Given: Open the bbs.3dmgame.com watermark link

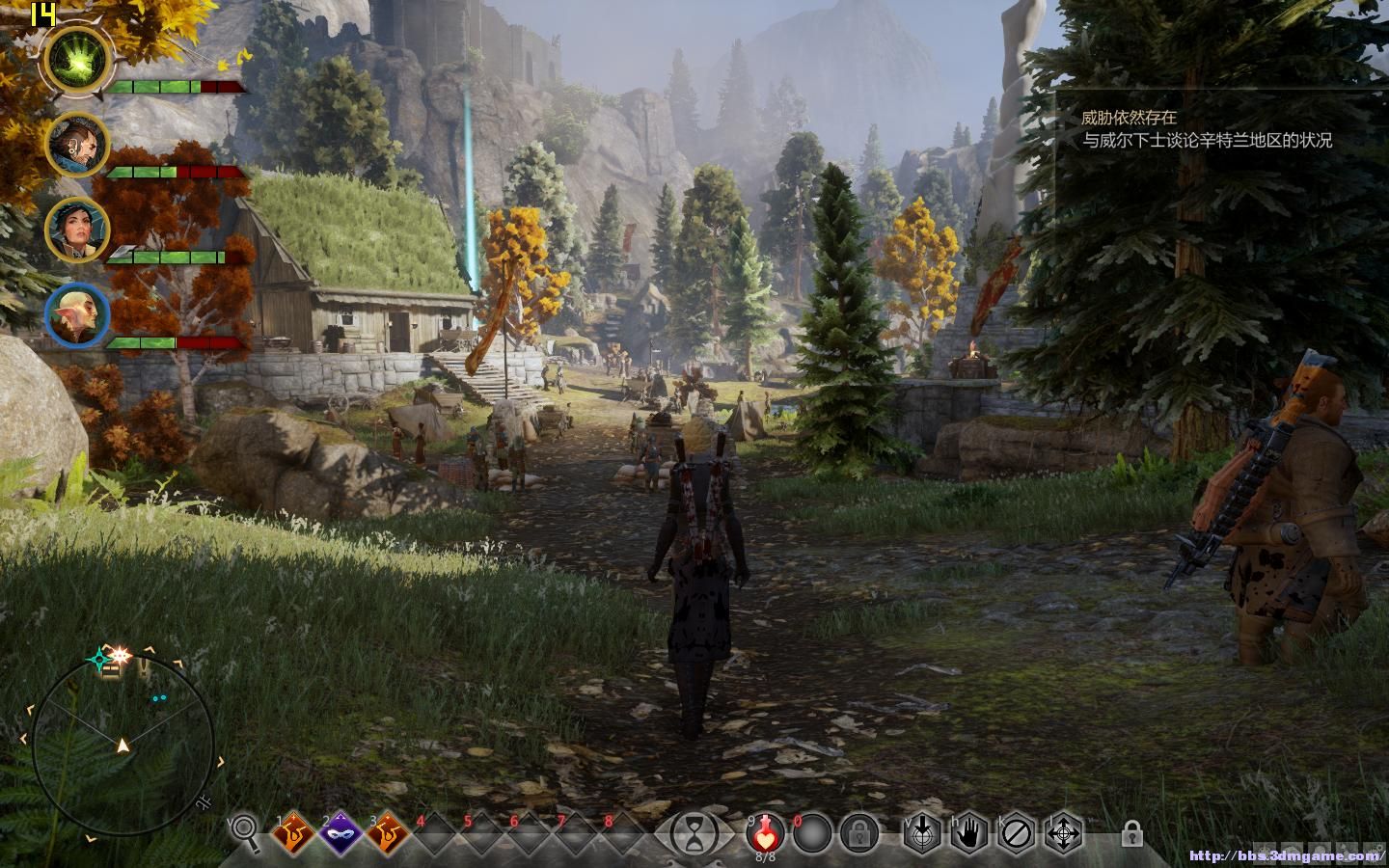Looking at the screenshot, I should point(1286,855).
